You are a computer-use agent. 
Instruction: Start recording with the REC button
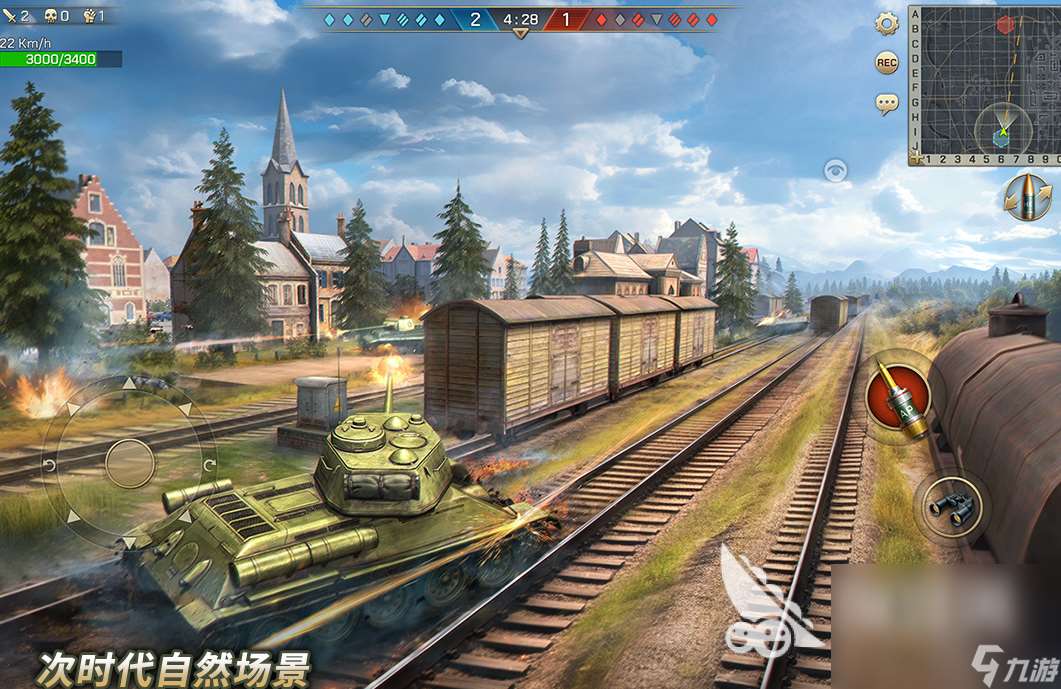pos(886,63)
